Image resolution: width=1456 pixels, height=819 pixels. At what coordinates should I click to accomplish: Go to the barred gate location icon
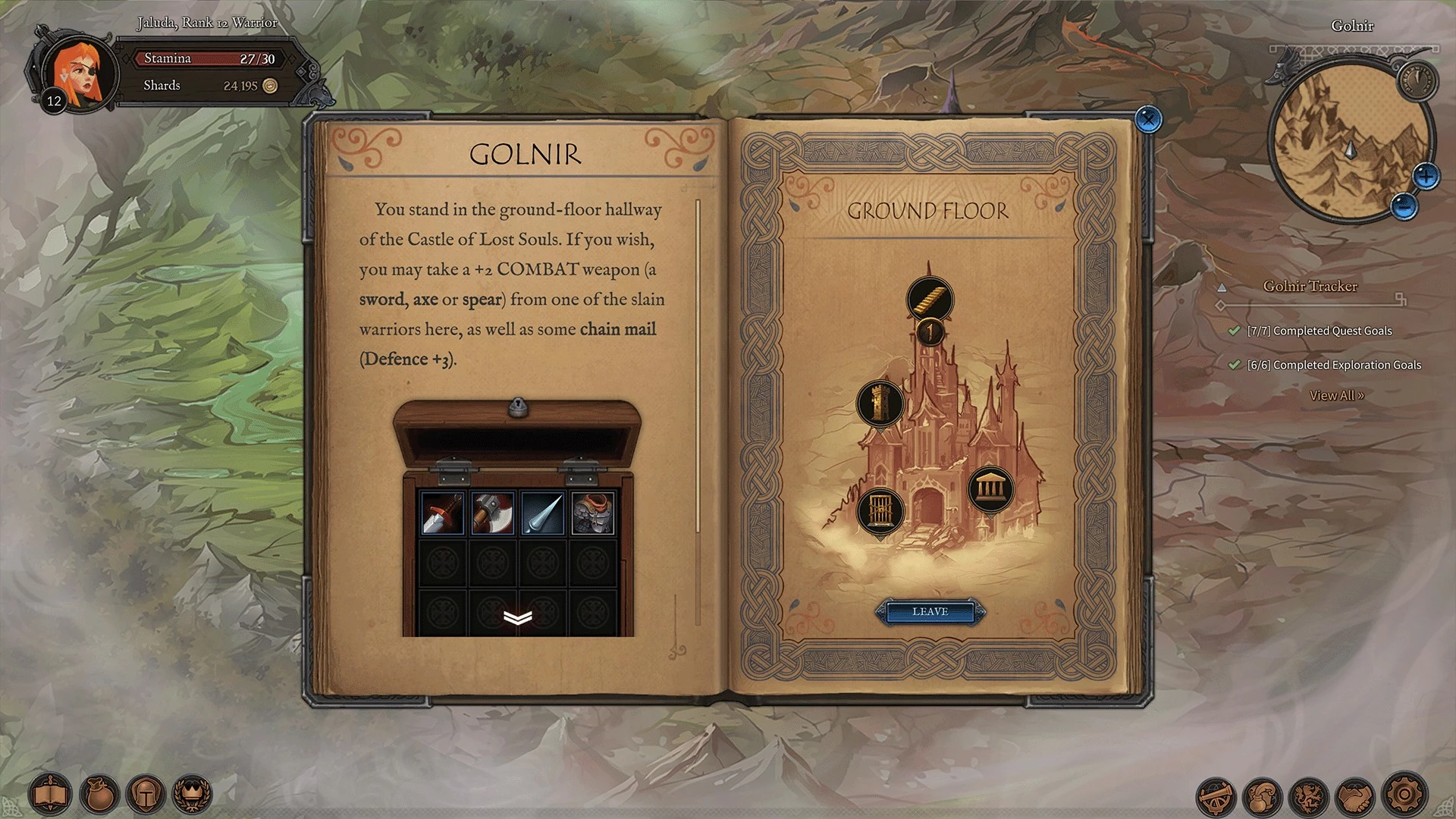coord(880,510)
